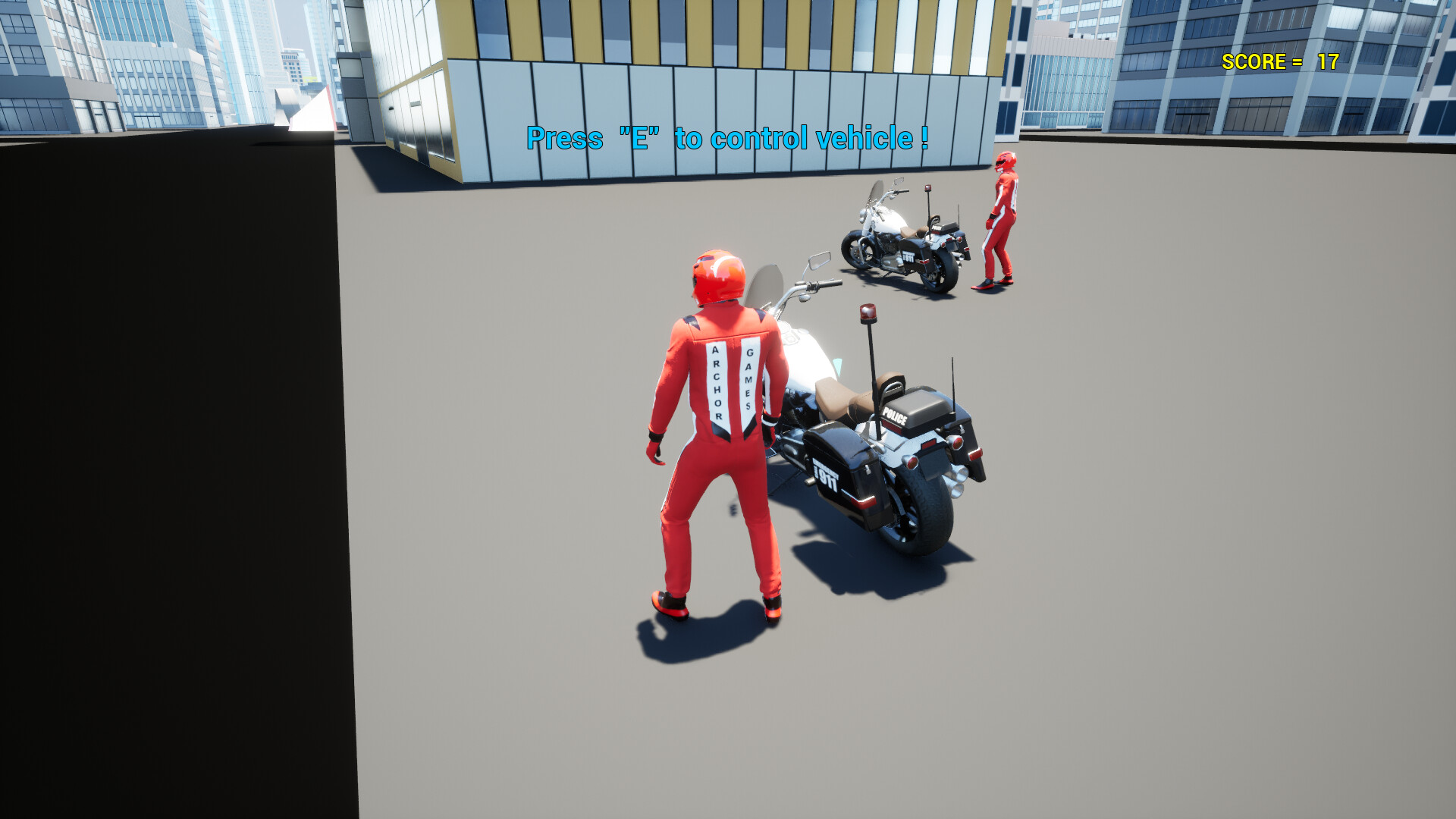Image resolution: width=1456 pixels, height=819 pixels.
Task: Click the motorcycle windshield
Action: click(x=767, y=288)
